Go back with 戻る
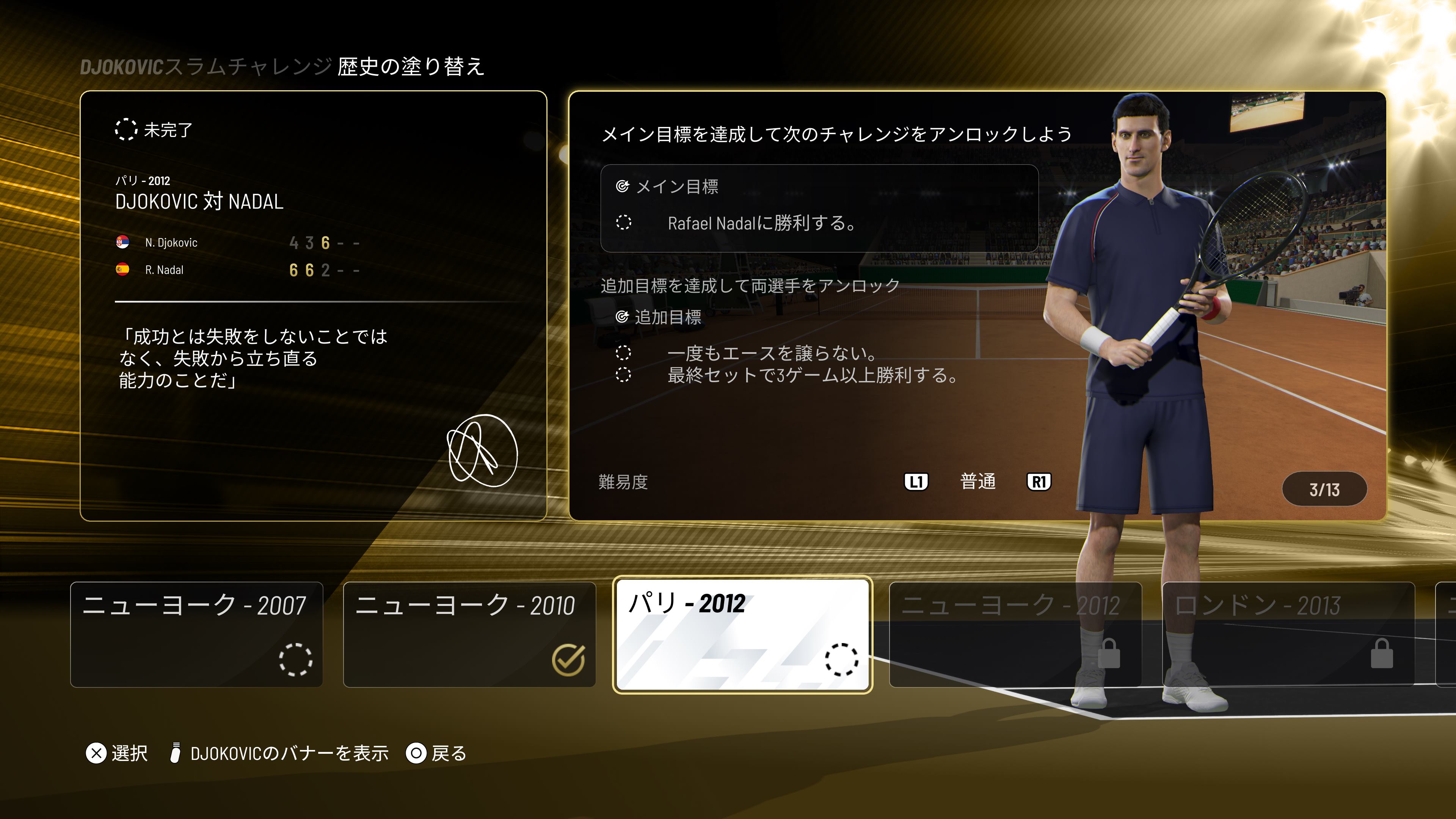This screenshot has width=1456, height=819. tap(436, 753)
